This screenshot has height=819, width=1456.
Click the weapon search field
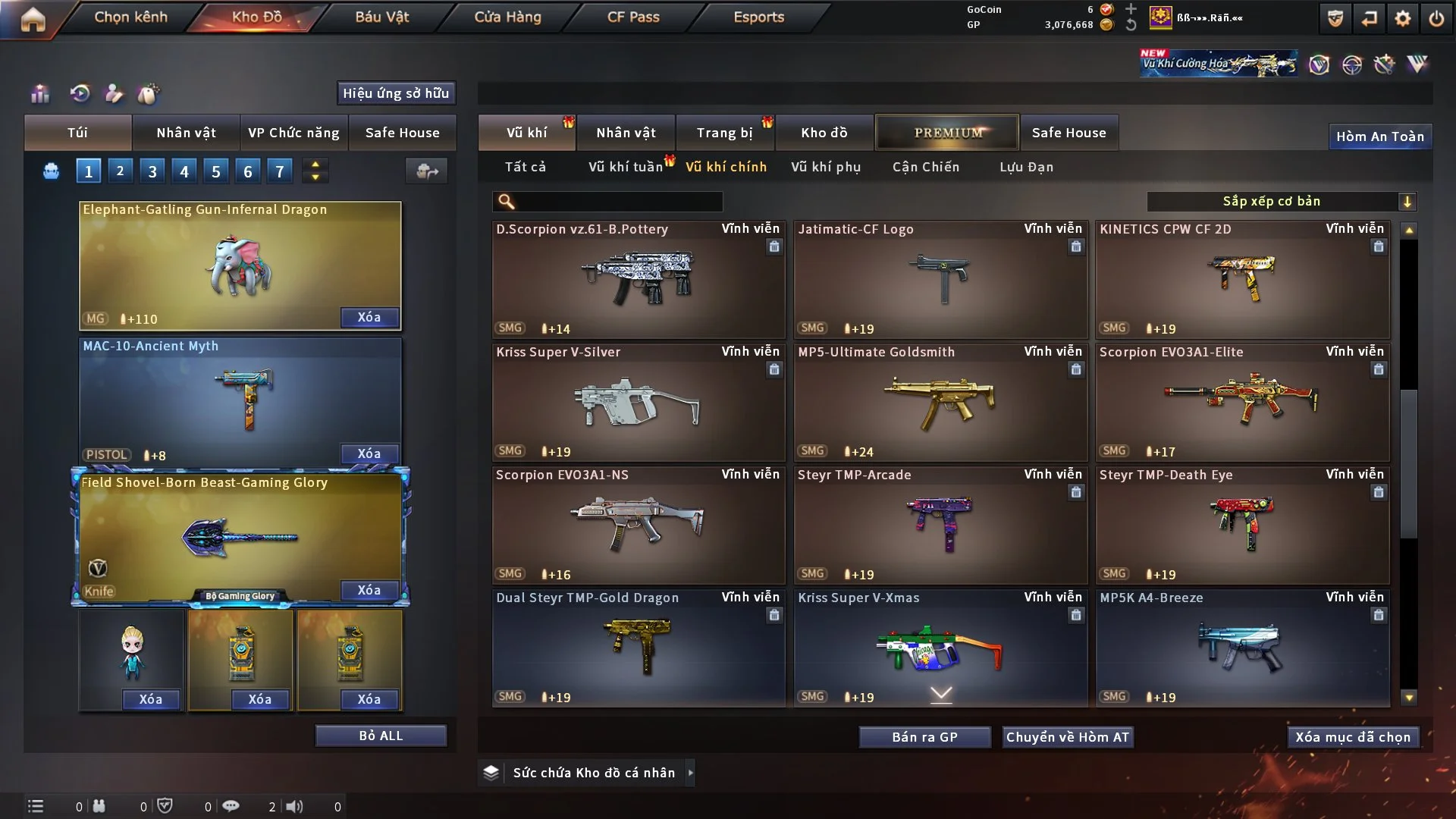(618, 202)
